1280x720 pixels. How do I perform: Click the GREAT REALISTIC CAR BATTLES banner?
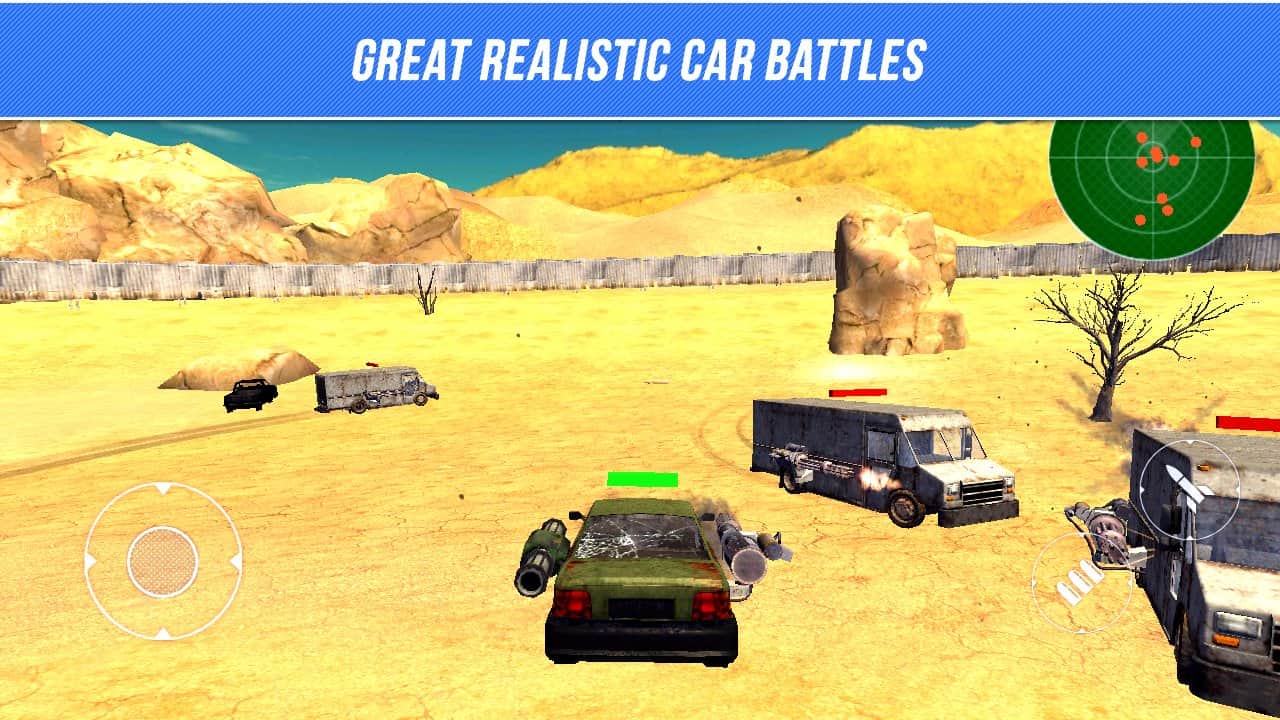tap(640, 55)
